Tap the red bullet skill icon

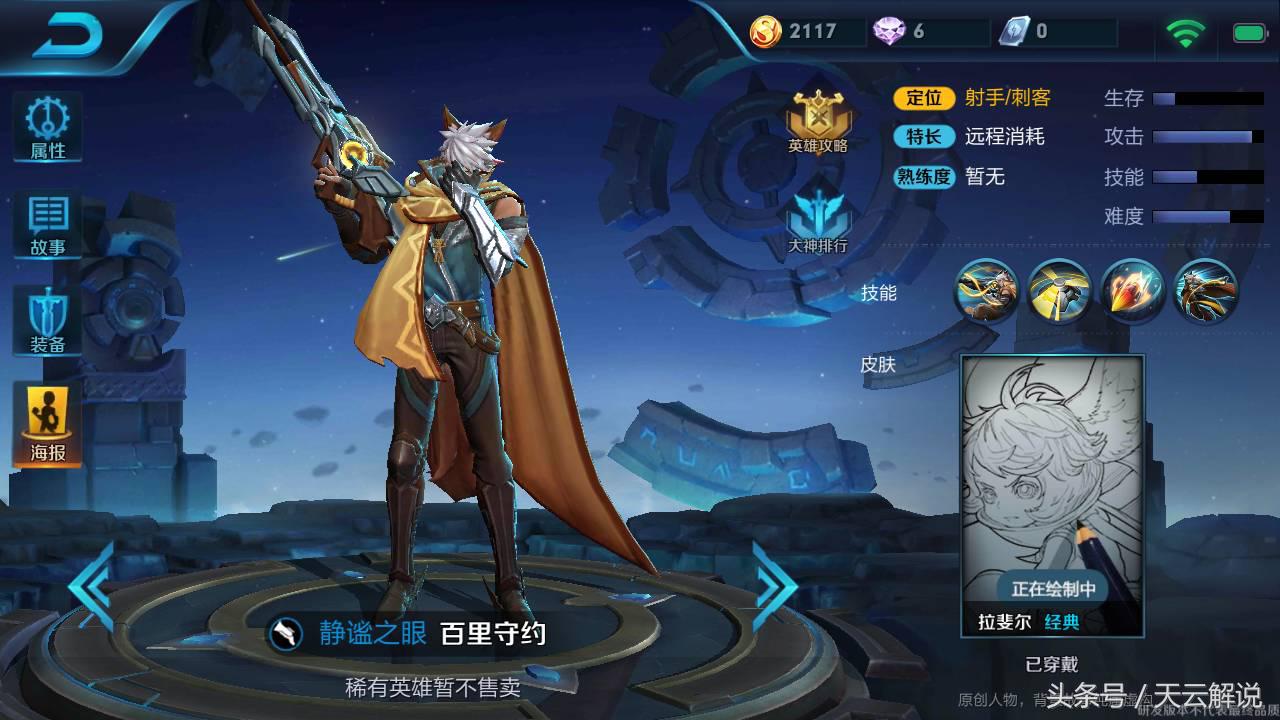[x=1132, y=291]
